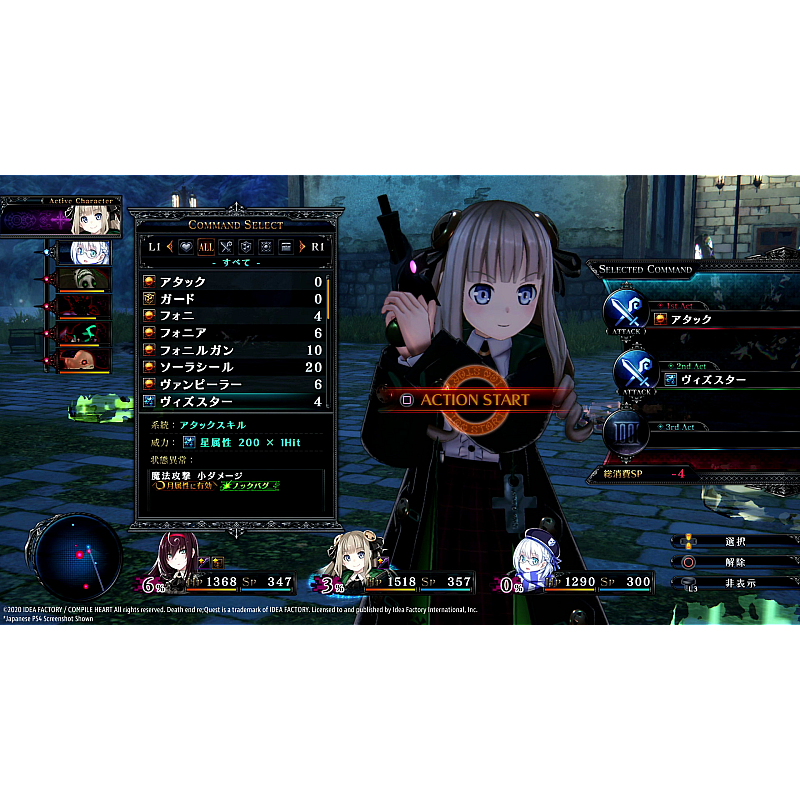800x800 pixels.
Task: Select the active character portrait
Action: point(97,216)
